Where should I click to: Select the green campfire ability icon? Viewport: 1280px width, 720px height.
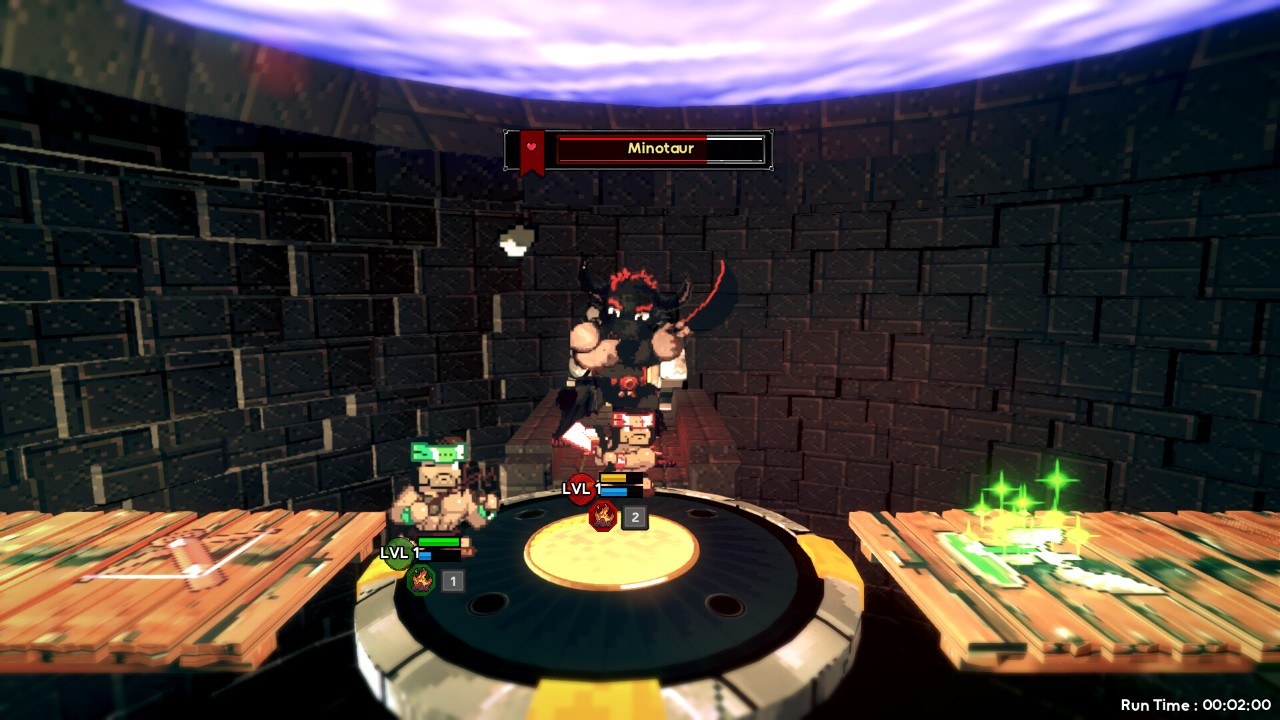(x=421, y=580)
